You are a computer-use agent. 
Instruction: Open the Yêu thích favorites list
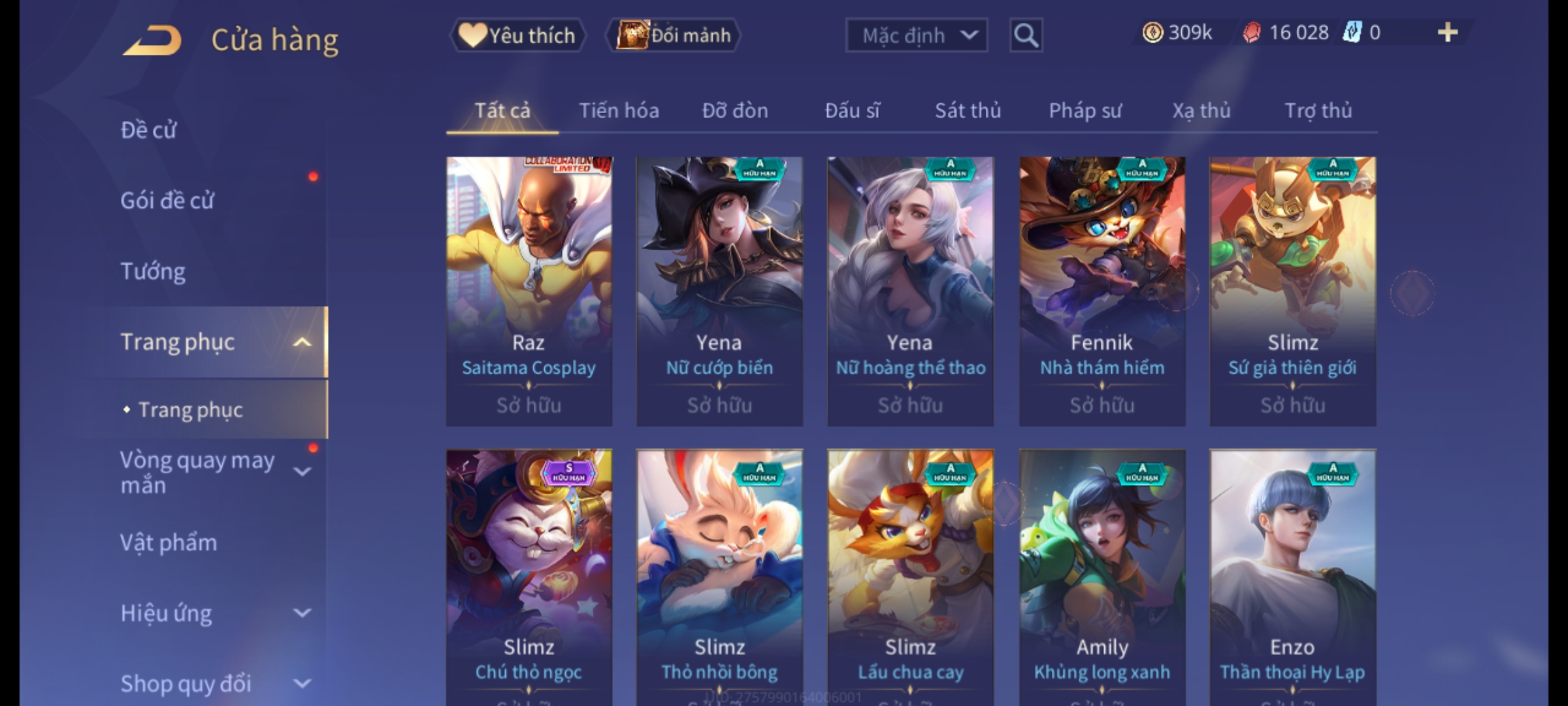pos(517,35)
